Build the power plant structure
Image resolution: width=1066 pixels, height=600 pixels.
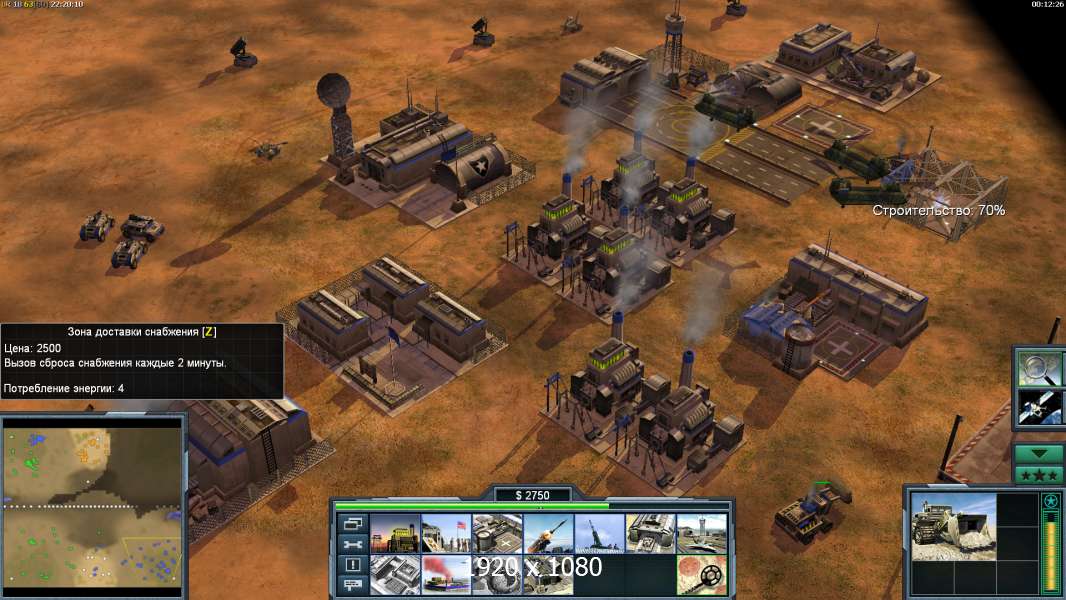coord(394,534)
